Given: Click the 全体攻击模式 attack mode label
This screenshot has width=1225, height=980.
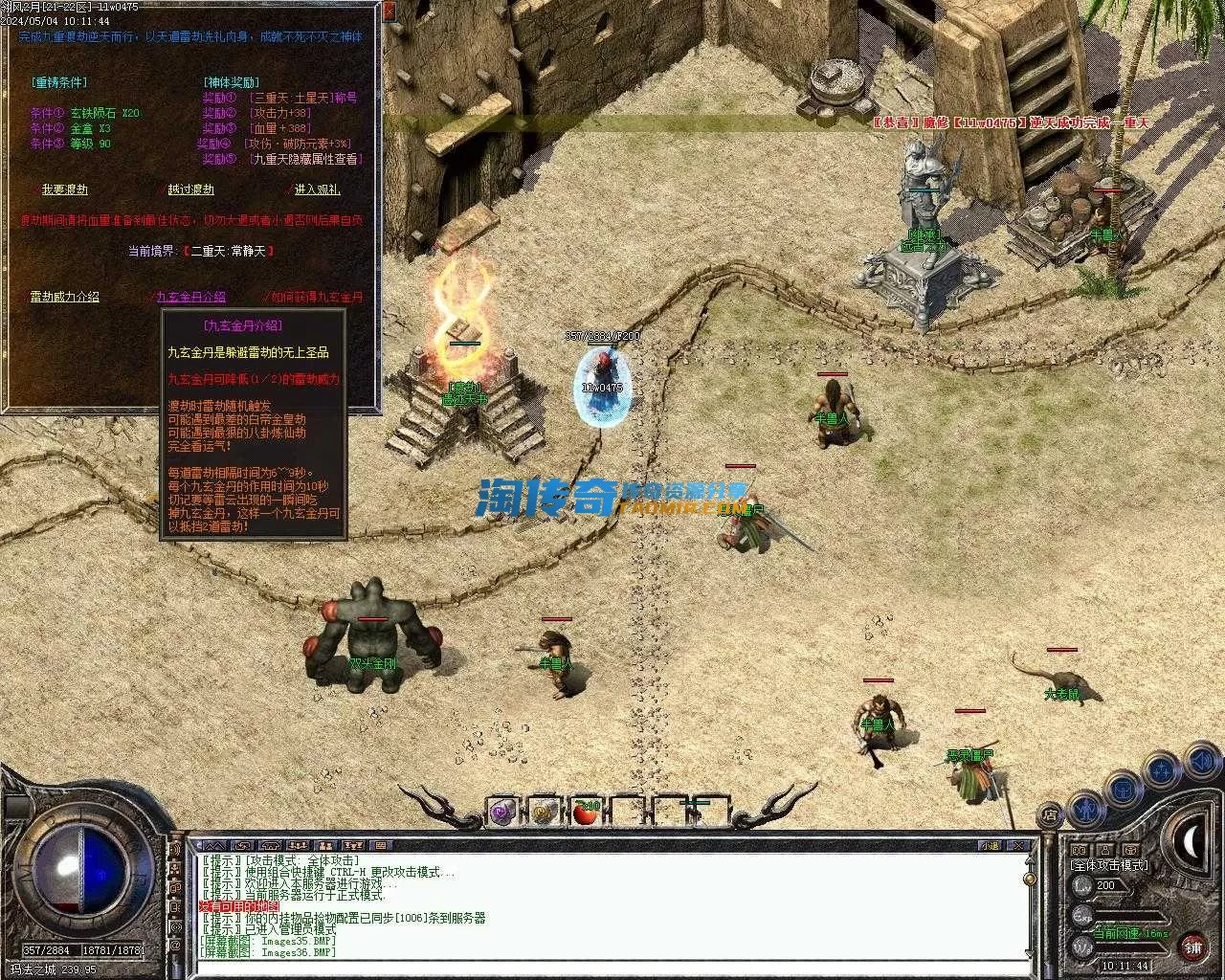Looking at the screenshot, I should click(x=1109, y=865).
